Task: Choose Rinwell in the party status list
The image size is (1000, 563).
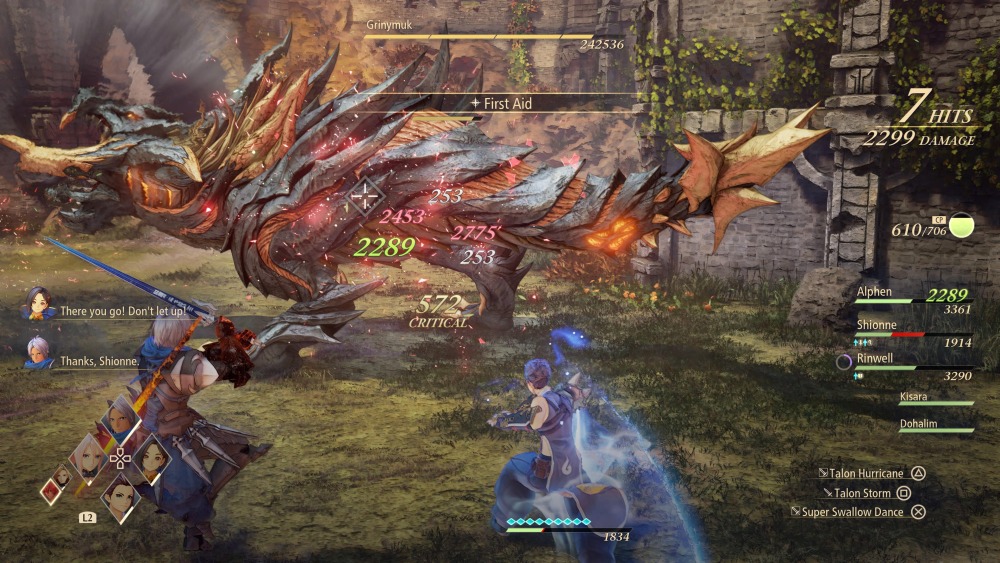Action: pos(900,362)
